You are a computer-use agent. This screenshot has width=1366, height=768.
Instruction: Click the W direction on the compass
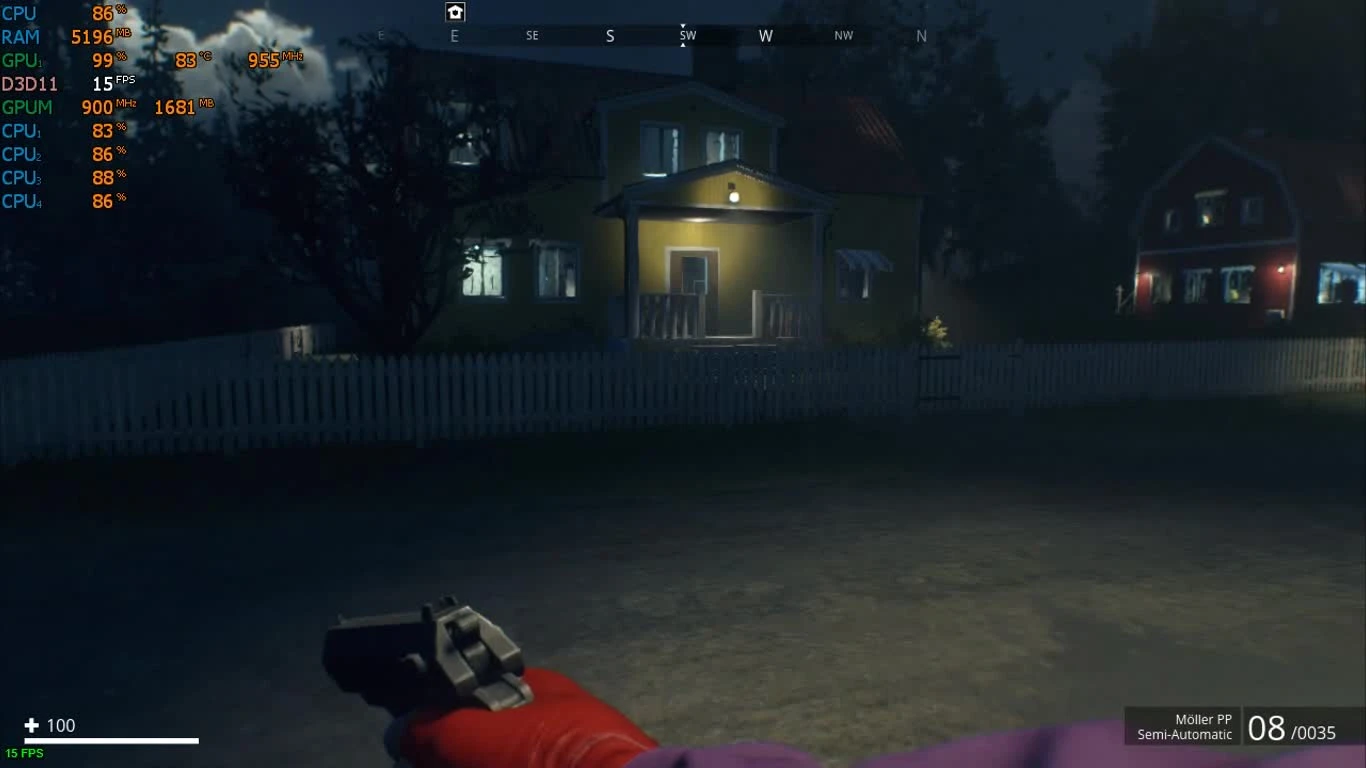(766, 35)
